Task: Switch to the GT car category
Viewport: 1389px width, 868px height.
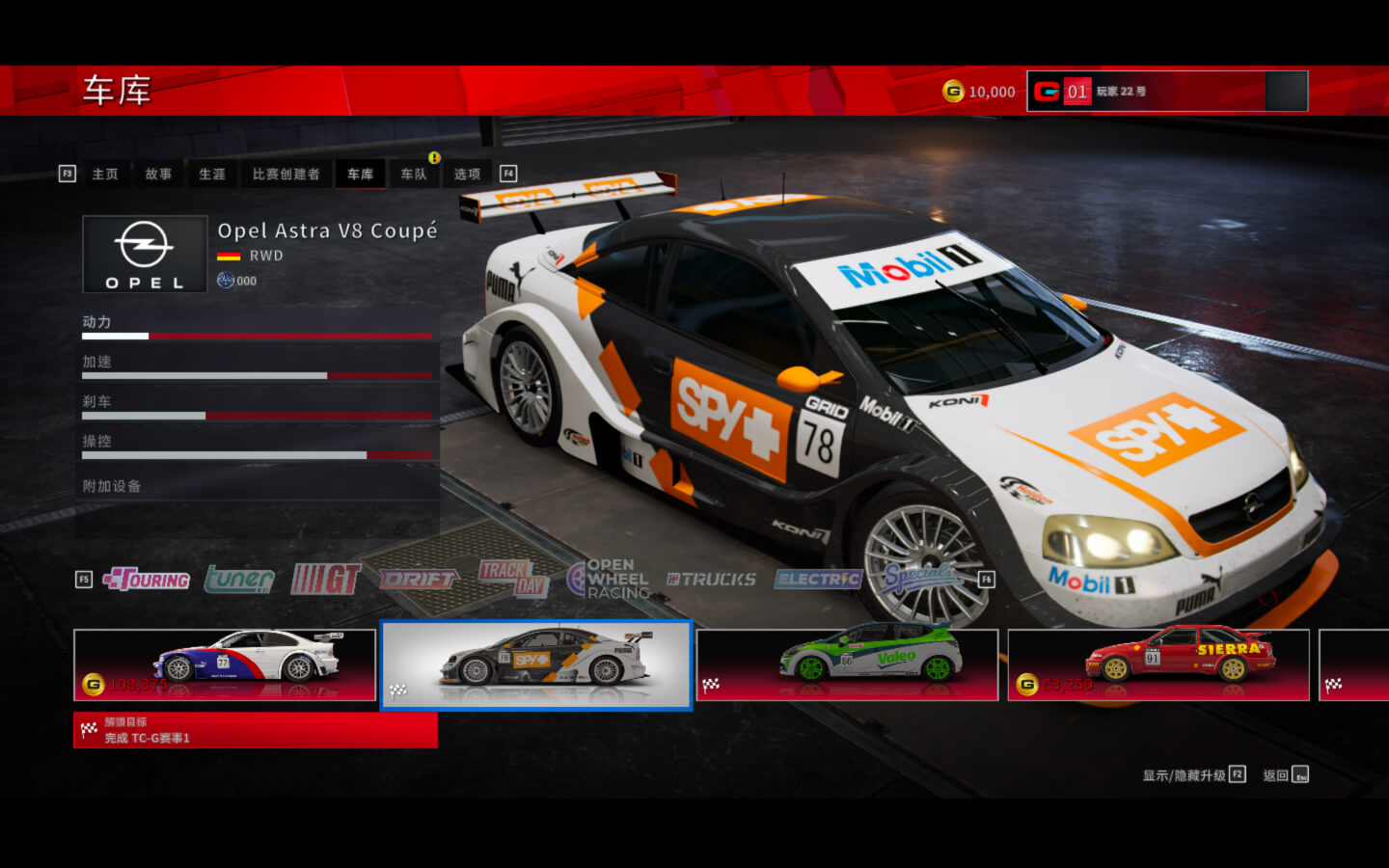Action: point(326,580)
